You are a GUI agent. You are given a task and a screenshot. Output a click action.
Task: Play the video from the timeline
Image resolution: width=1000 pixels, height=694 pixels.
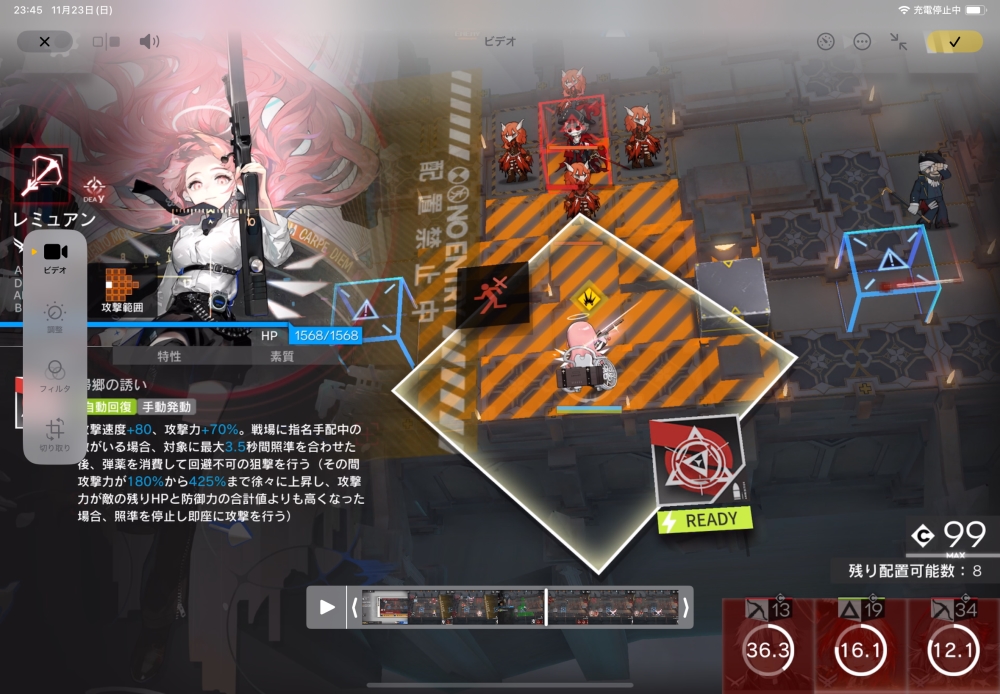pyautogui.click(x=327, y=607)
